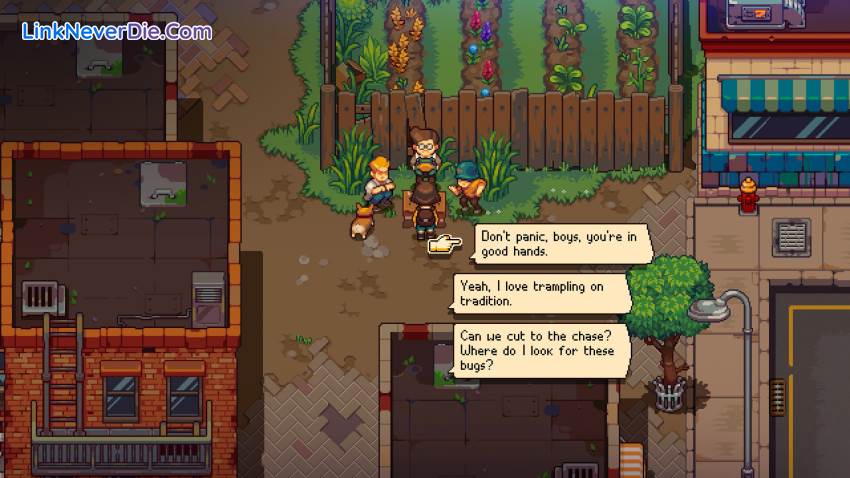Pick "Can we cut to the chase?" reply

(542, 346)
